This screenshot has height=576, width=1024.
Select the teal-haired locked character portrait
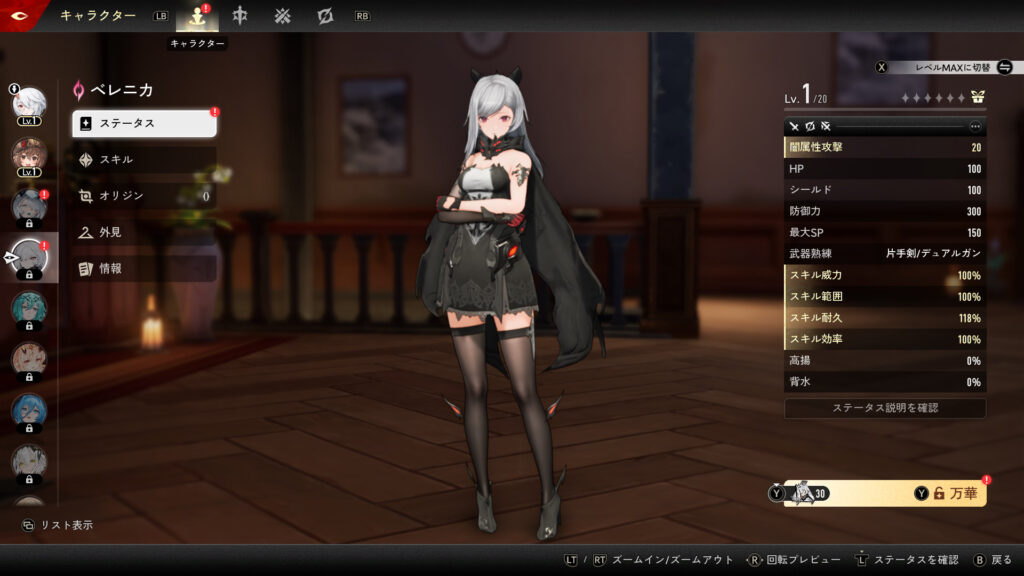(x=29, y=308)
